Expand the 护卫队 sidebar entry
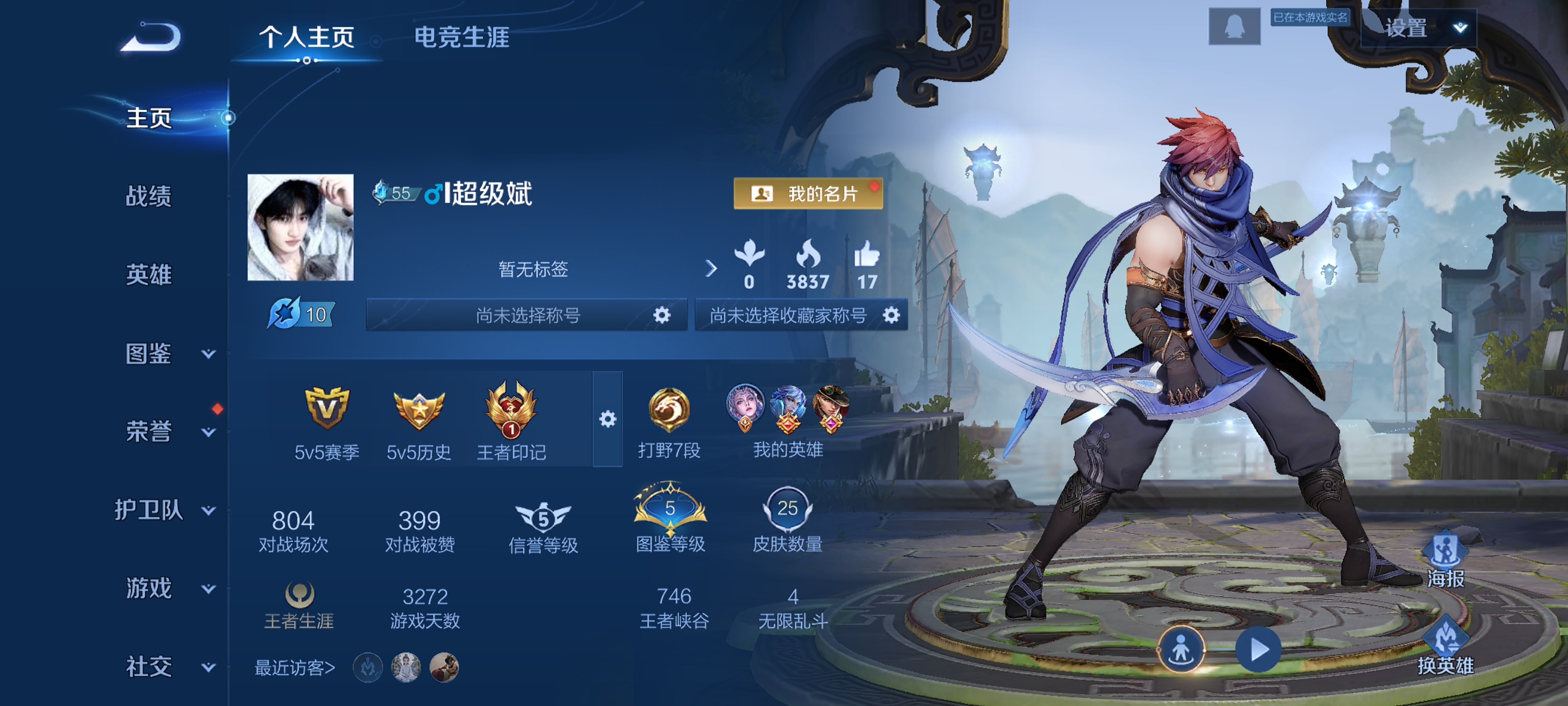Viewport: 1568px width, 706px height. point(164,510)
